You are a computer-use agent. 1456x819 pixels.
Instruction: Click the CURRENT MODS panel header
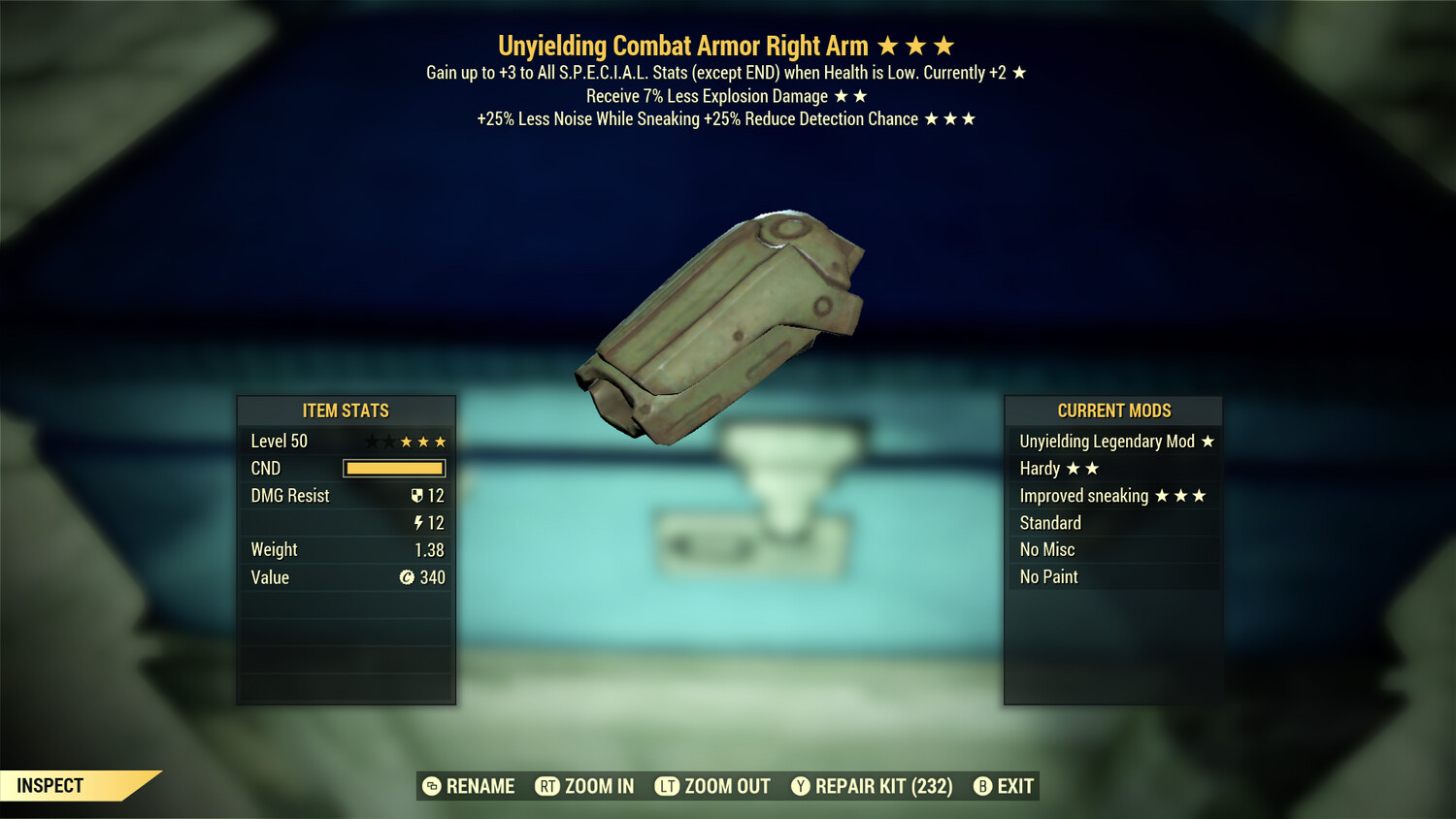pos(1112,410)
